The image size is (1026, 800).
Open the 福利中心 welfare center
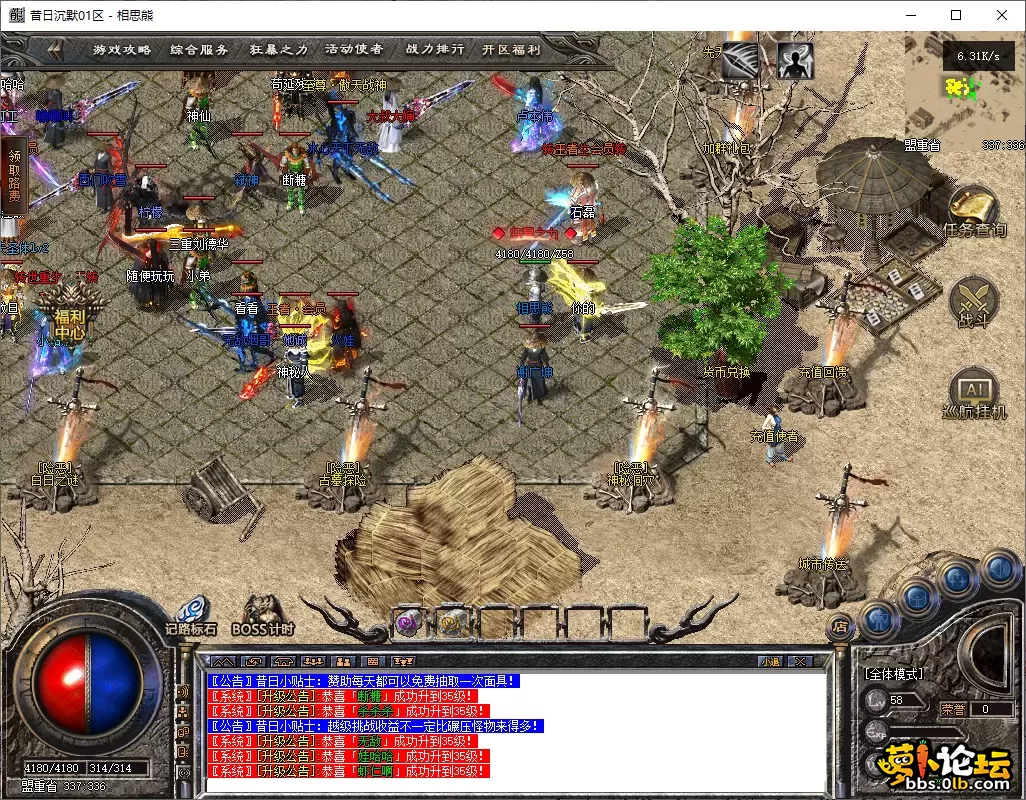point(70,310)
